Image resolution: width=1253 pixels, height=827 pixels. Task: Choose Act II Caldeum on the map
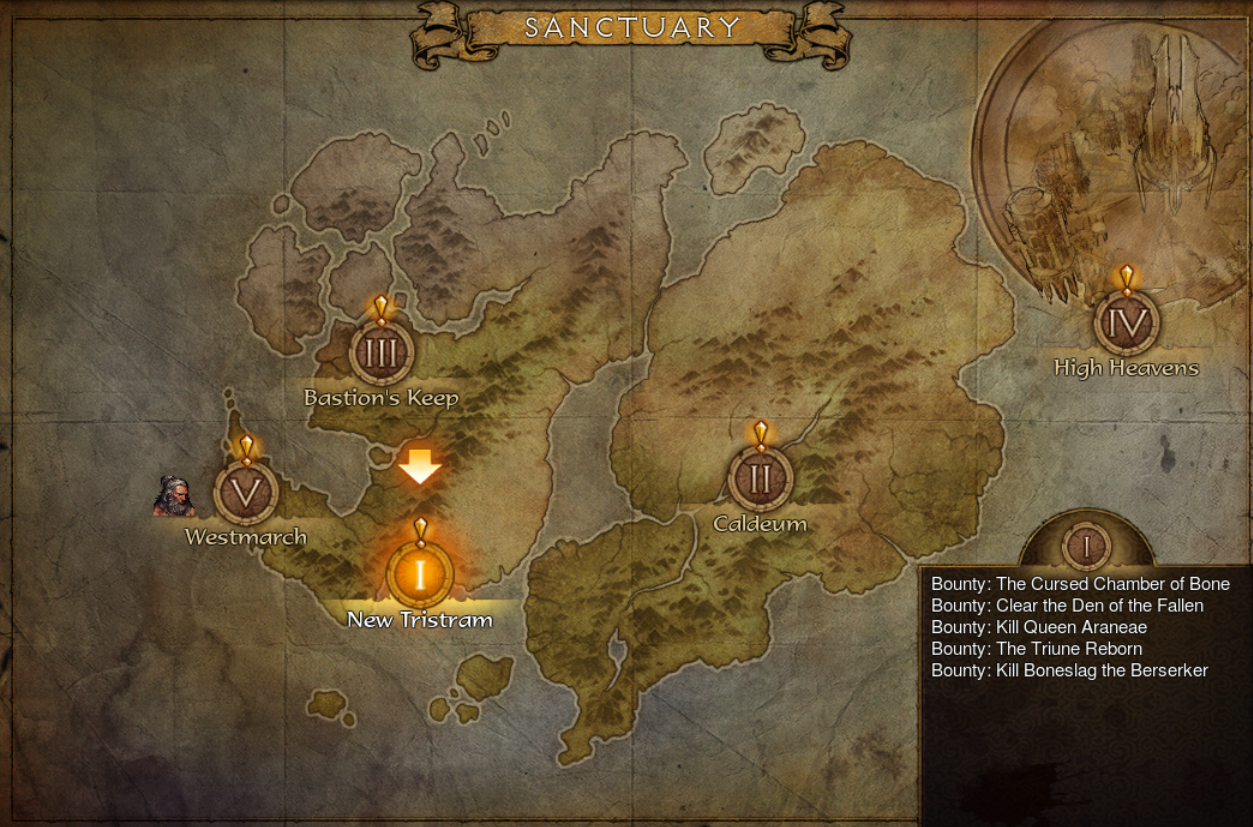click(760, 479)
